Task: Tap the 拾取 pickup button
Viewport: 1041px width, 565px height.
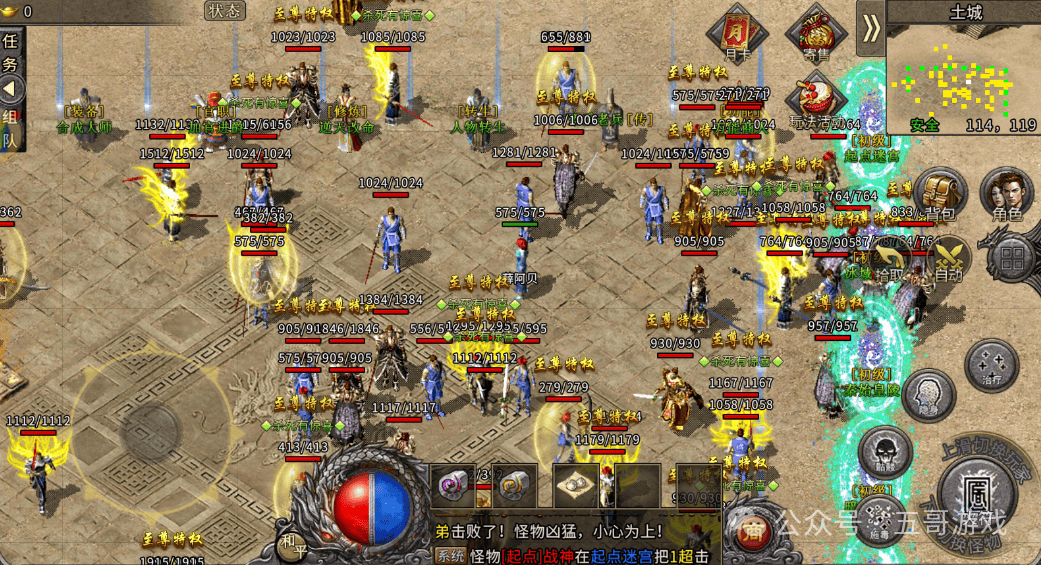Action: pyautogui.click(x=890, y=258)
